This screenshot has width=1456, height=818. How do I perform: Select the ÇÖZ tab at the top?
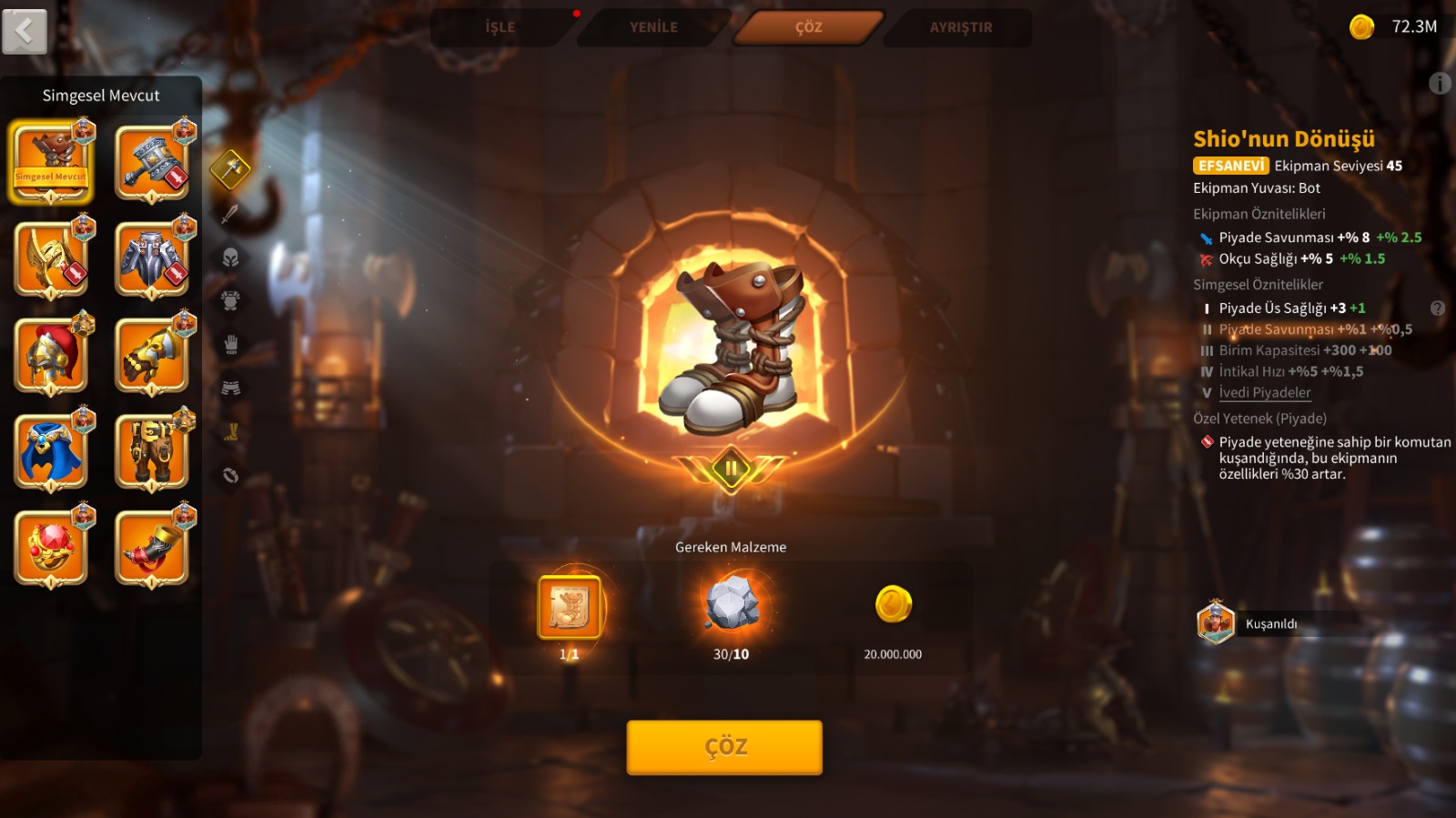pos(808,27)
